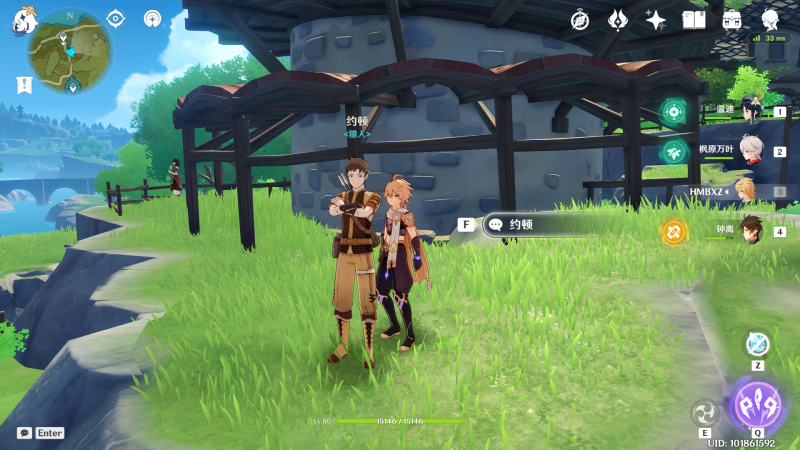Switch to party member 钟离

(x=748, y=231)
